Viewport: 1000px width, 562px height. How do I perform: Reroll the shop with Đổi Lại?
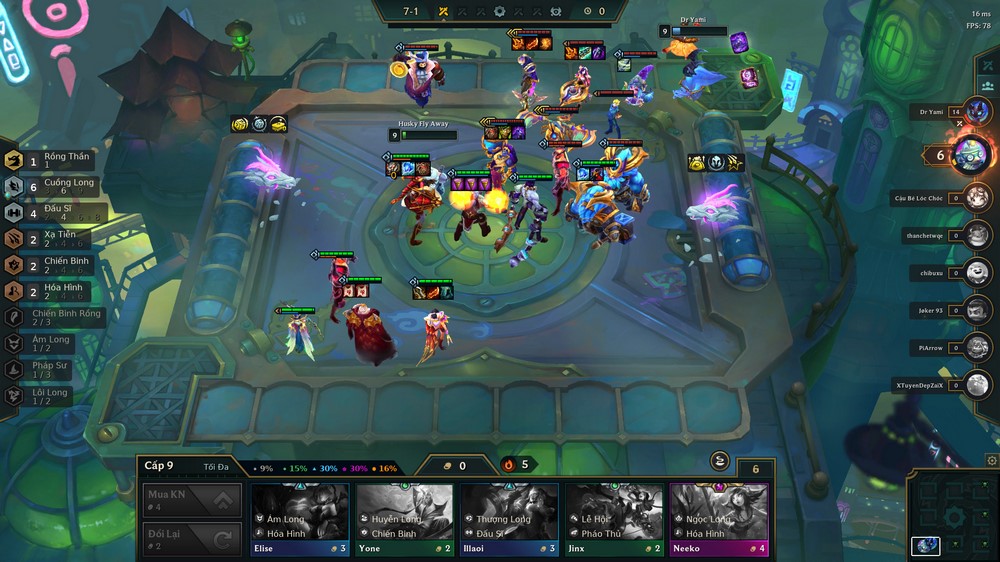[191, 539]
